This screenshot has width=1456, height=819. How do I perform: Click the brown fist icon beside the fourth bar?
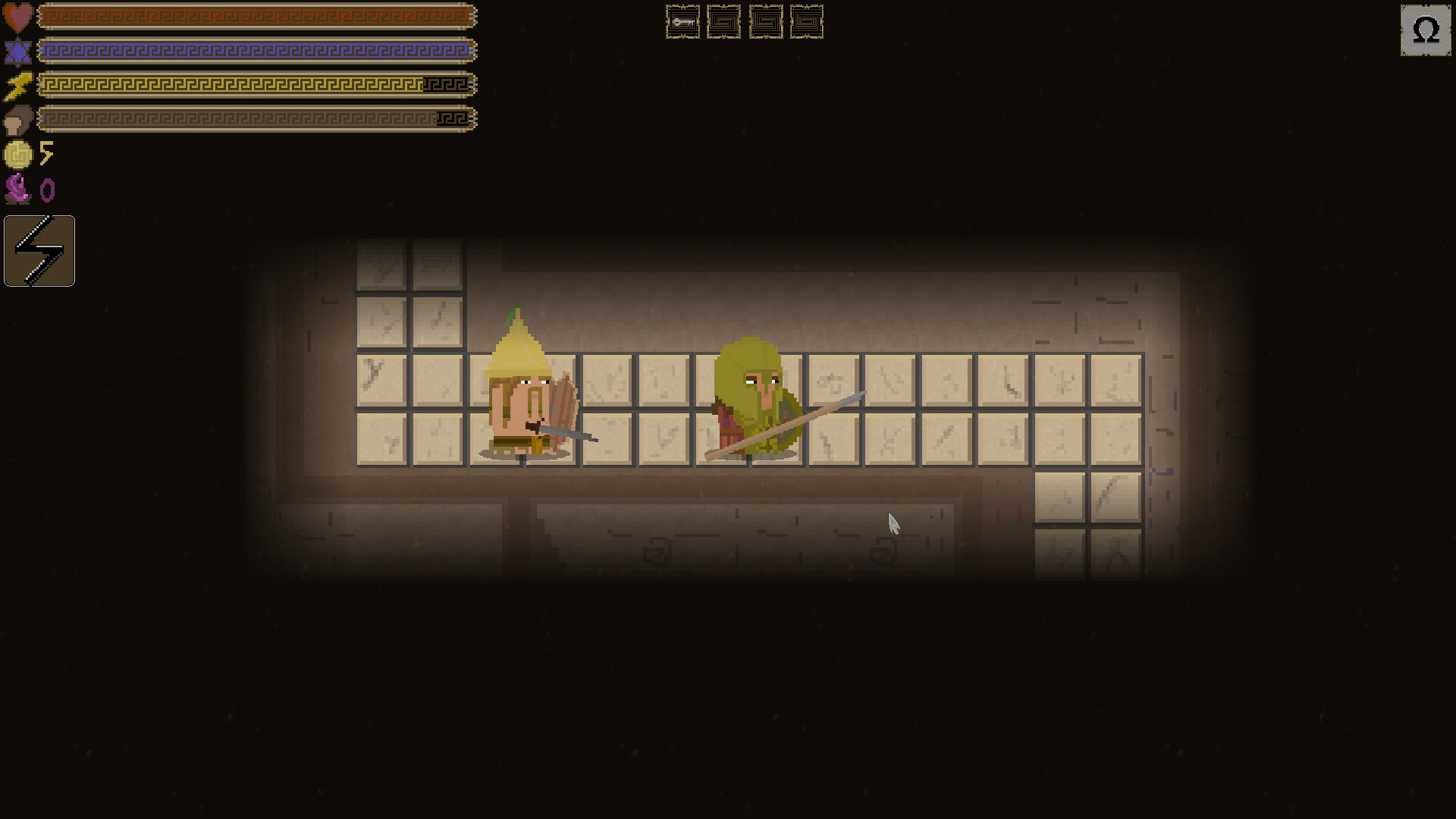click(x=19, y=119)
